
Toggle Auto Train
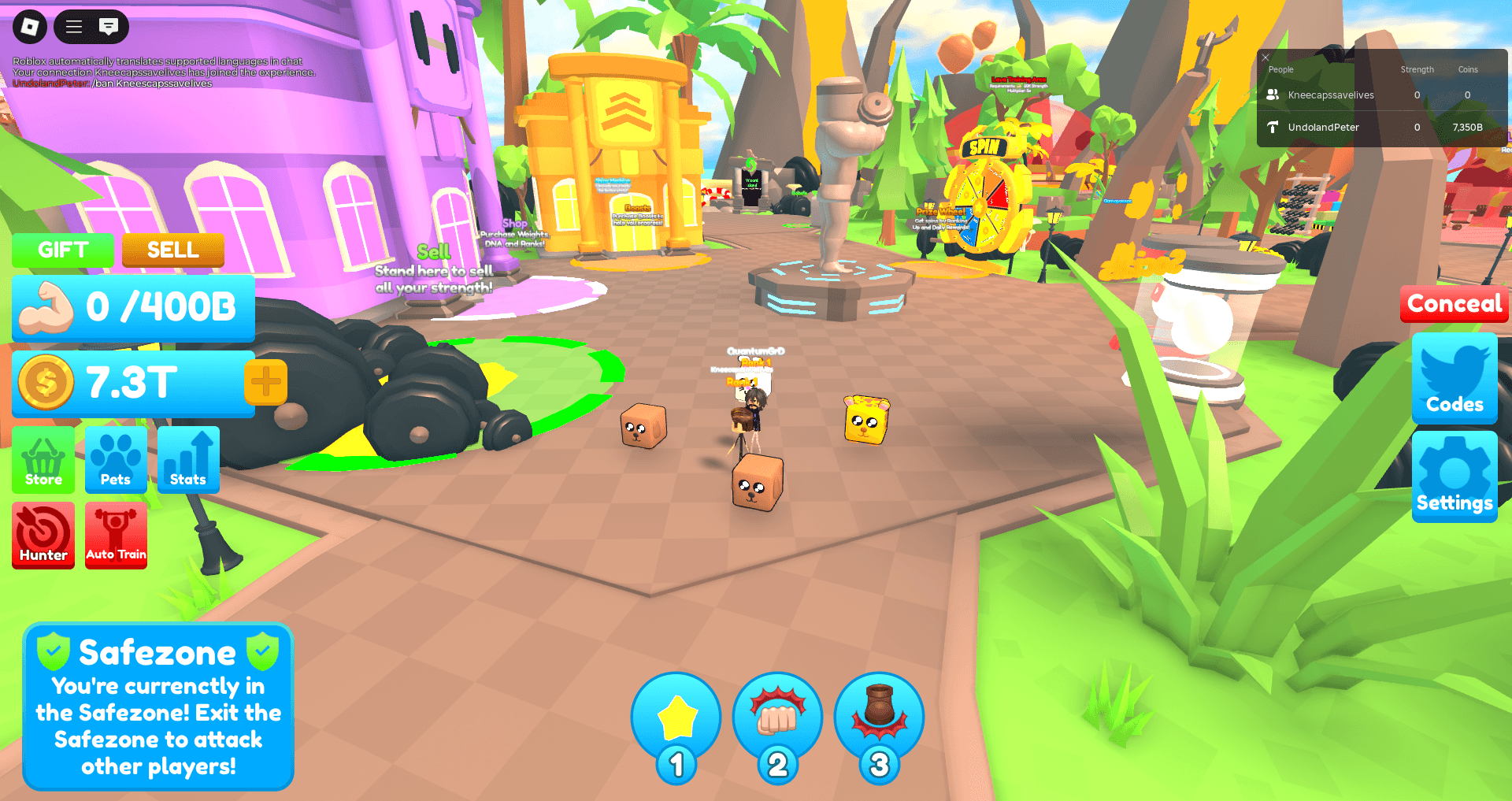coord(116,536)
